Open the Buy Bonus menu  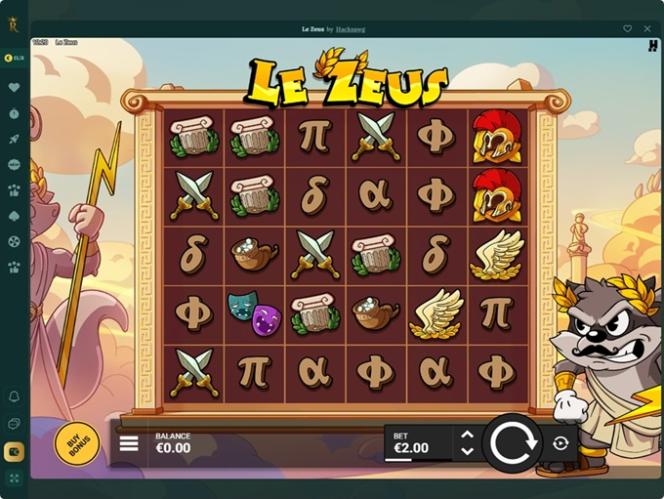(77, 443)
